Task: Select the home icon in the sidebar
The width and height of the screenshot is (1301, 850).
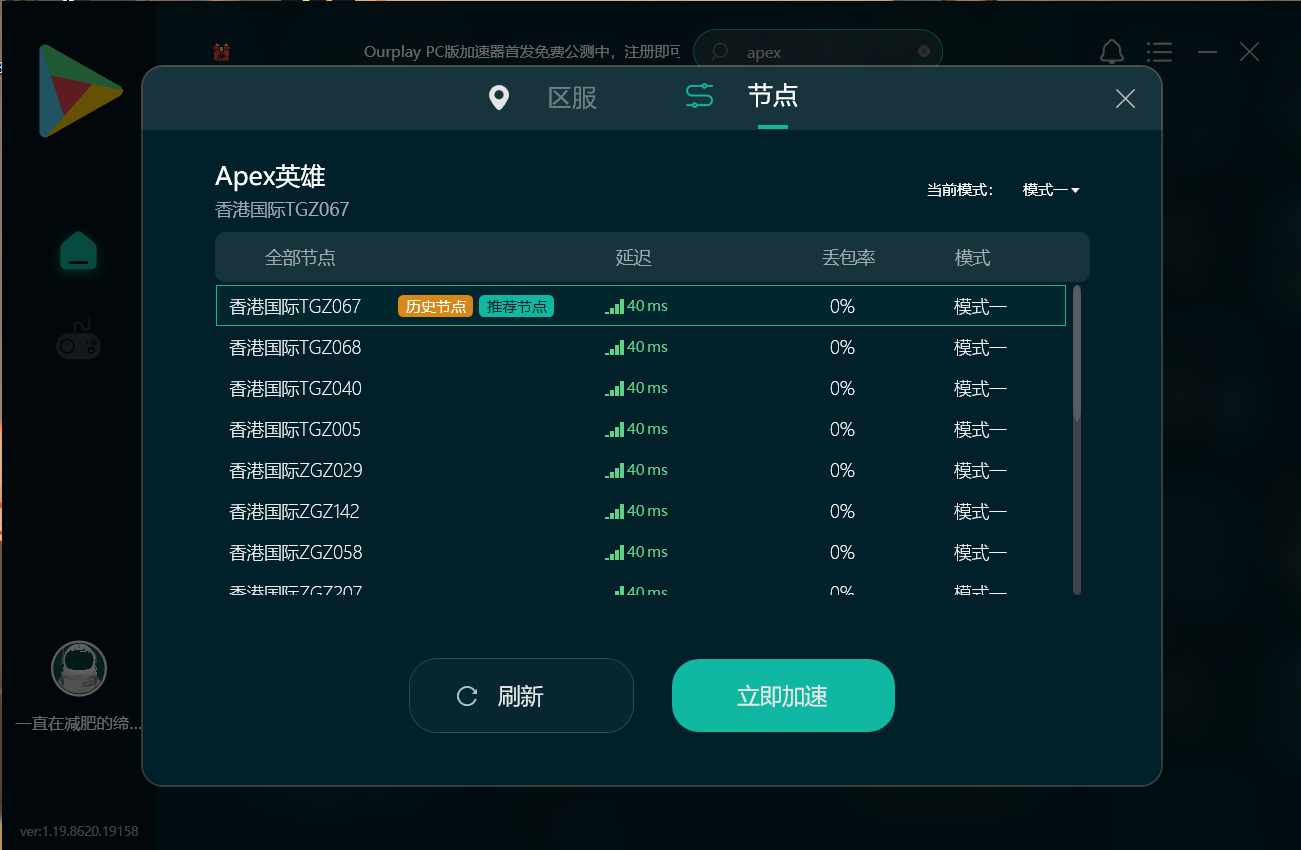Action: [x=78, y=251]
